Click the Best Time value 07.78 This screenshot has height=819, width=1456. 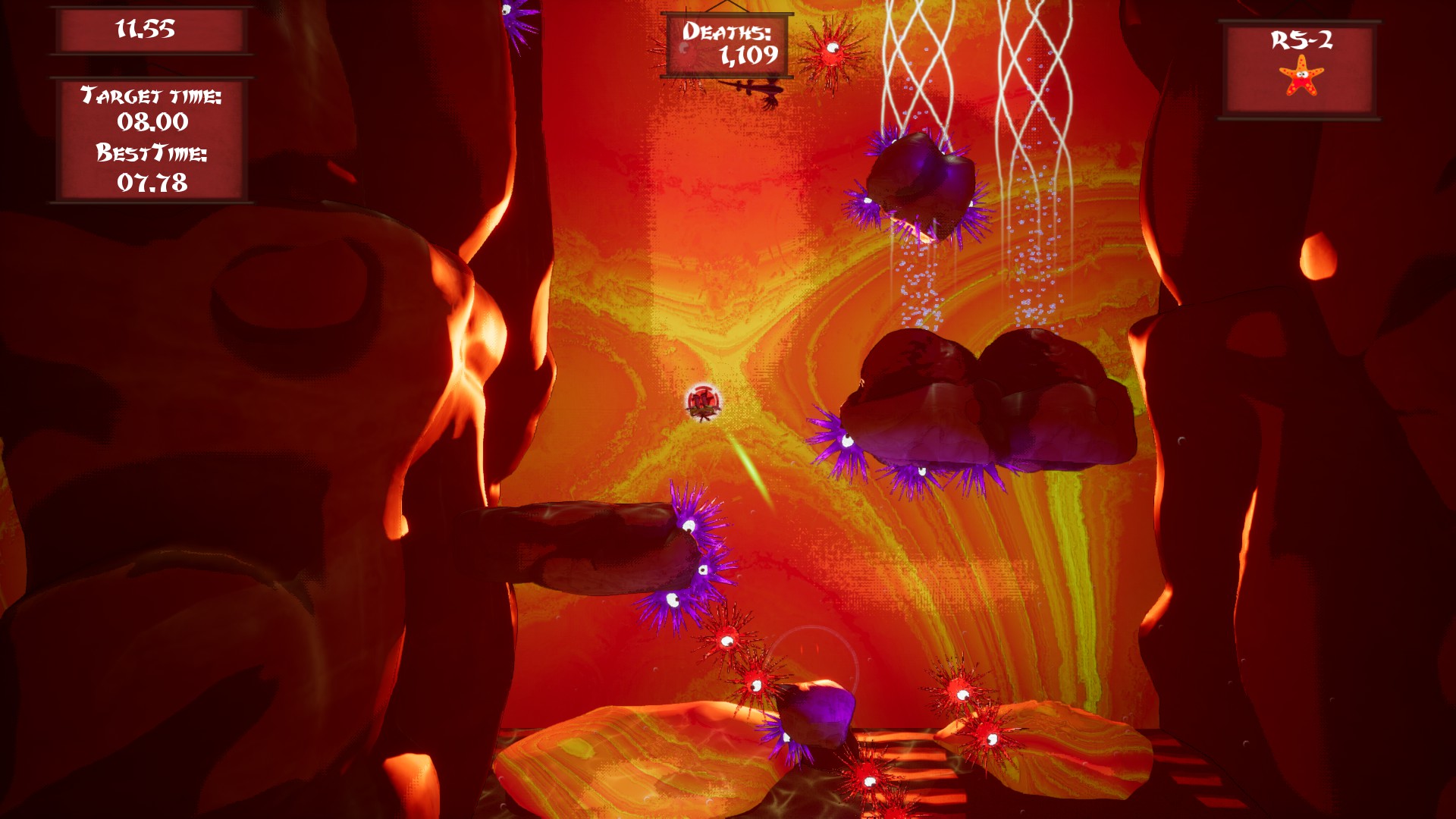151,182
